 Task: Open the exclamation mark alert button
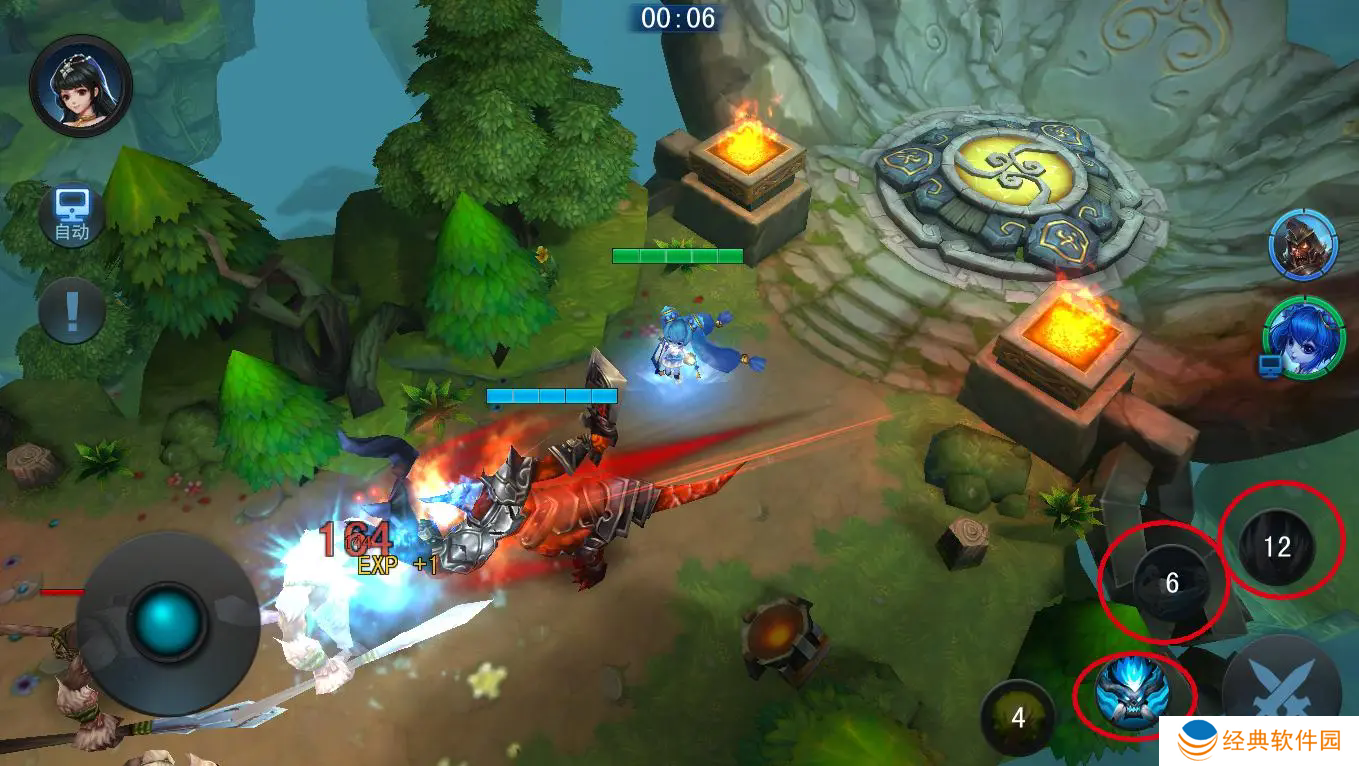coord(72,311)
